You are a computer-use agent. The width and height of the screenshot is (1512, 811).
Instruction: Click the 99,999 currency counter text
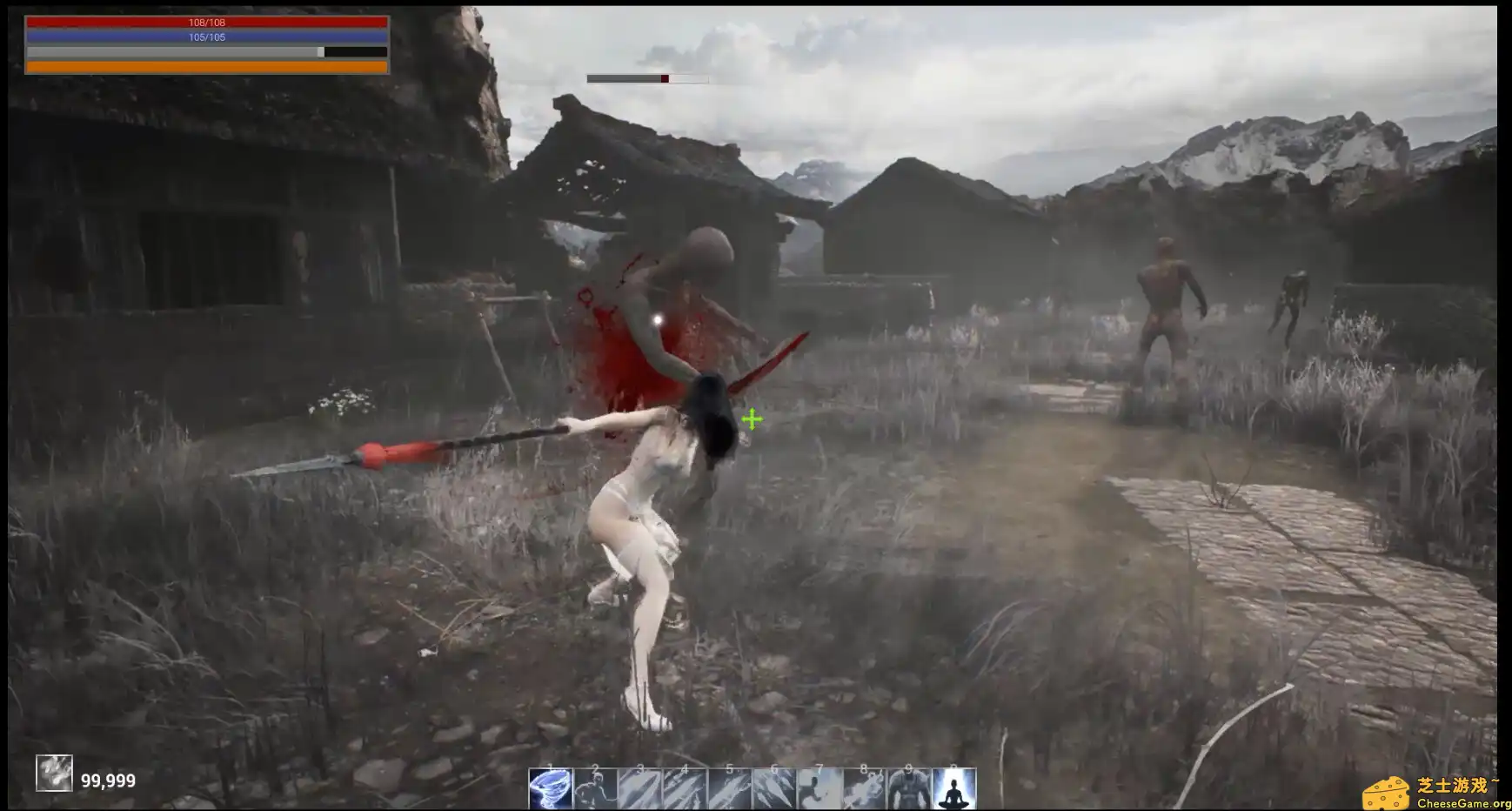(108, 781)
